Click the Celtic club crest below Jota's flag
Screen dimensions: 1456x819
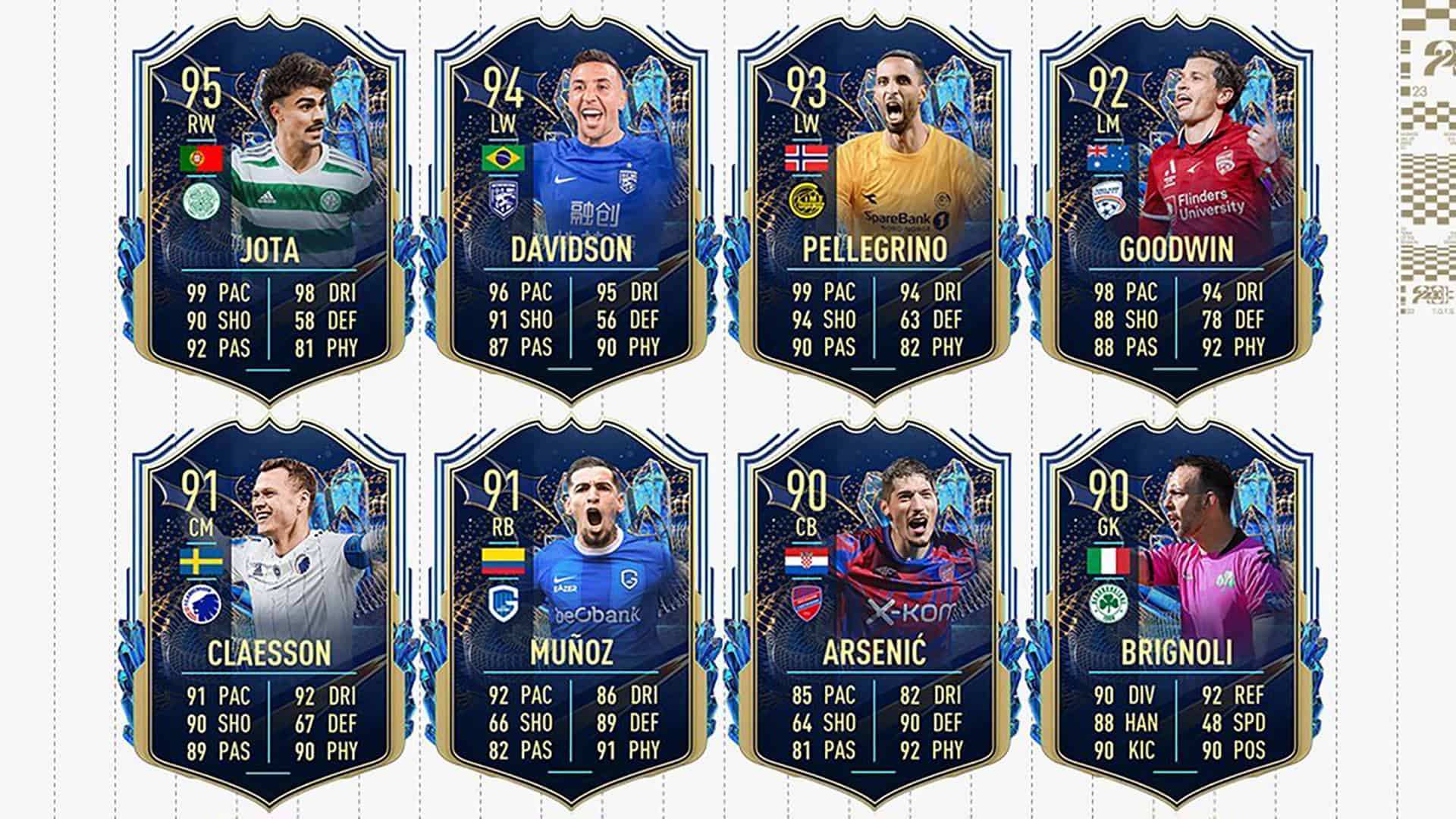tap(200, 199)
